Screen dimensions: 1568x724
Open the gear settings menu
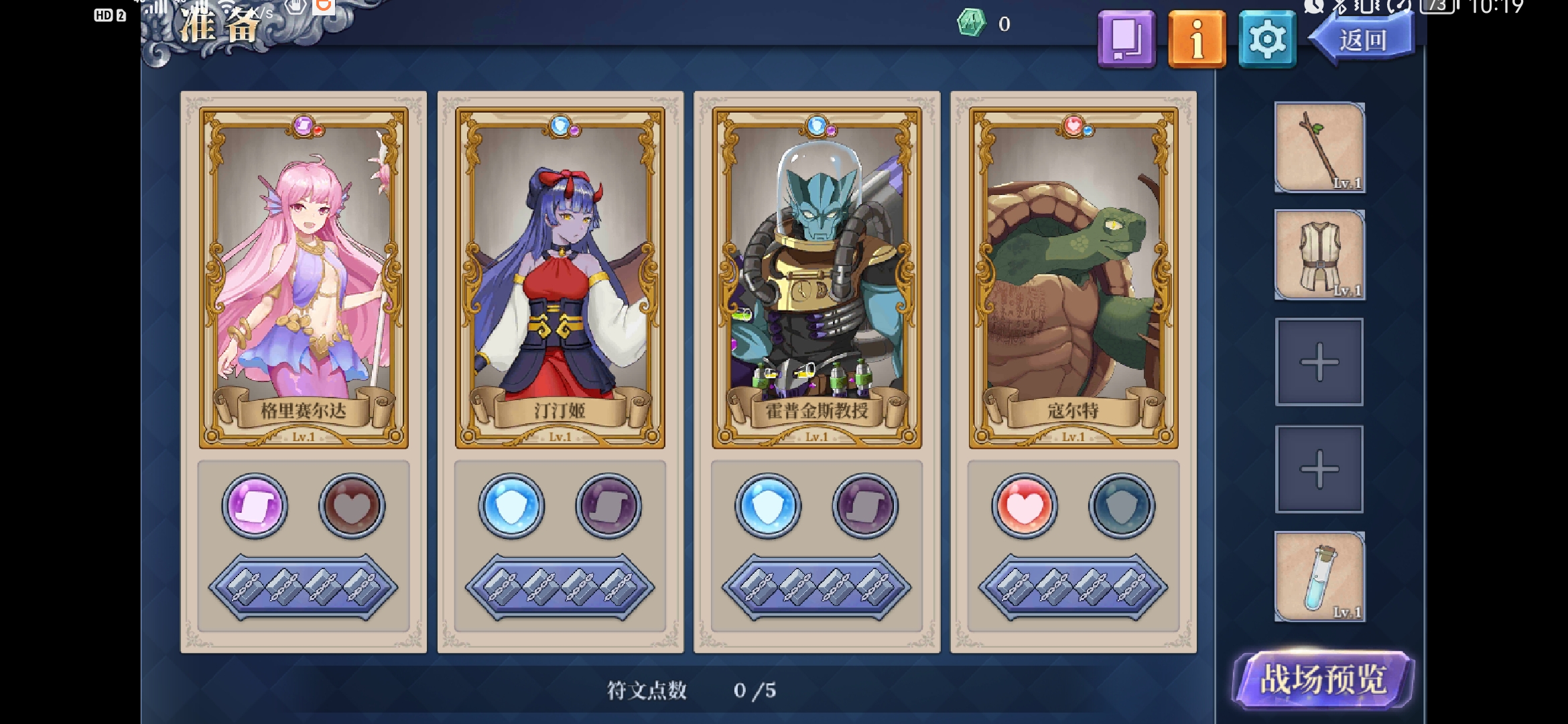click(x=1266, y=40)
